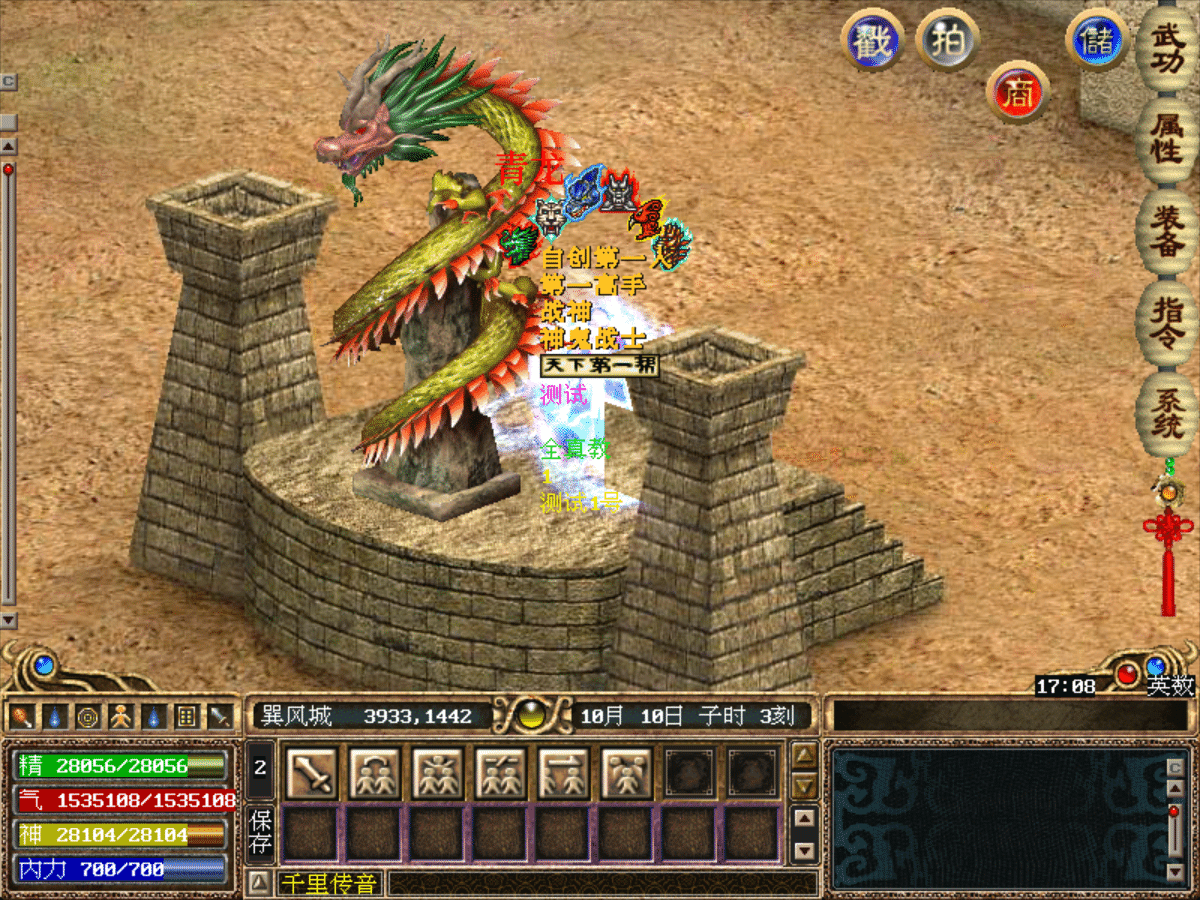Click the chat text input bar

[600, 883]
